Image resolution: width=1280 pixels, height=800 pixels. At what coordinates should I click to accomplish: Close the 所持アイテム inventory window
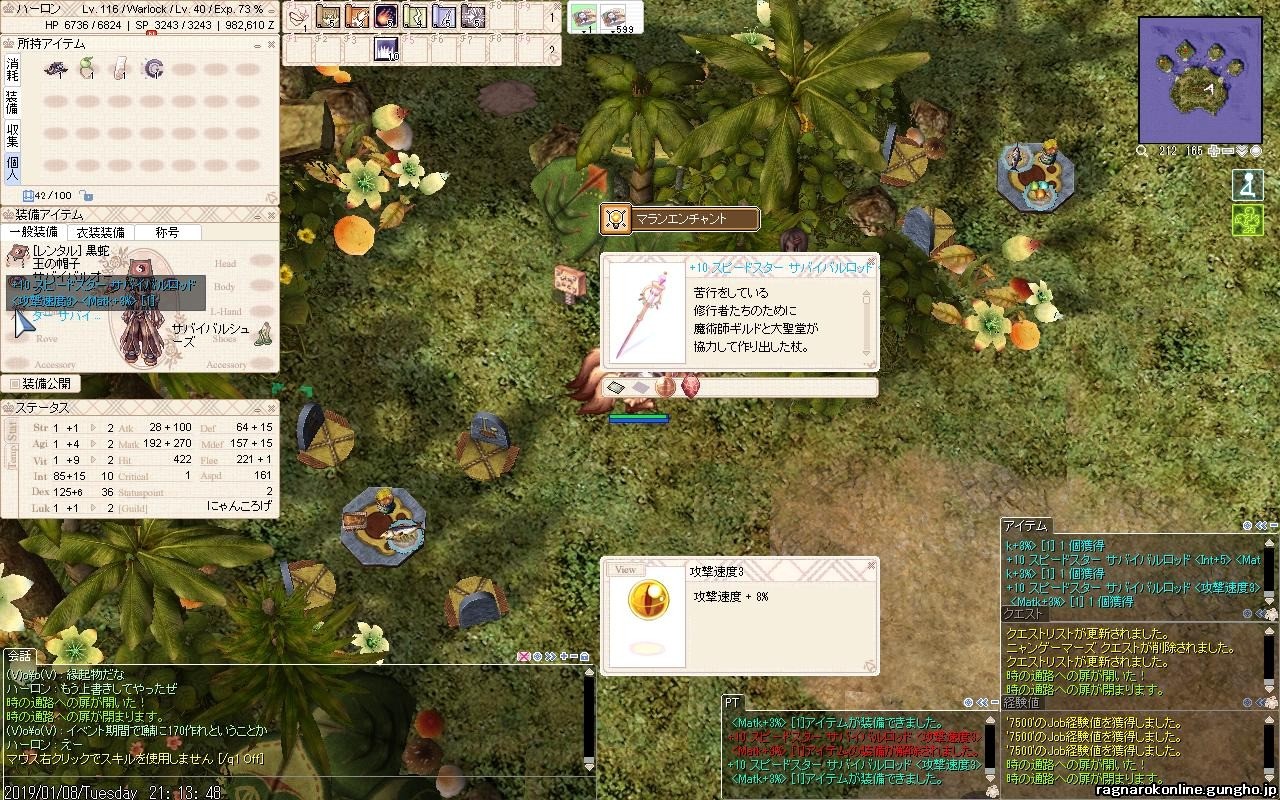271,44
